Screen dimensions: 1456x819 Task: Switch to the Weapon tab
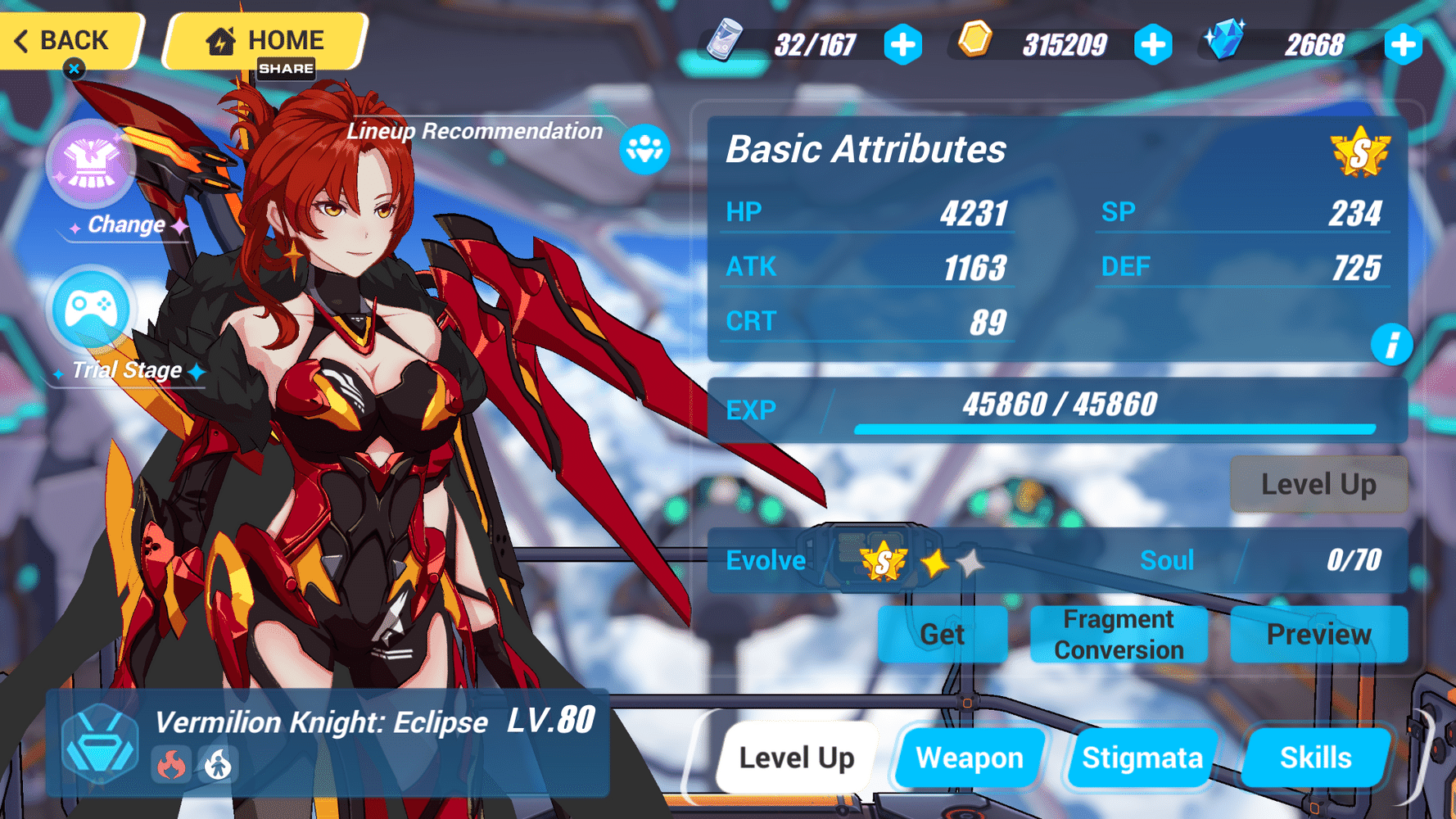coord(970,758)
